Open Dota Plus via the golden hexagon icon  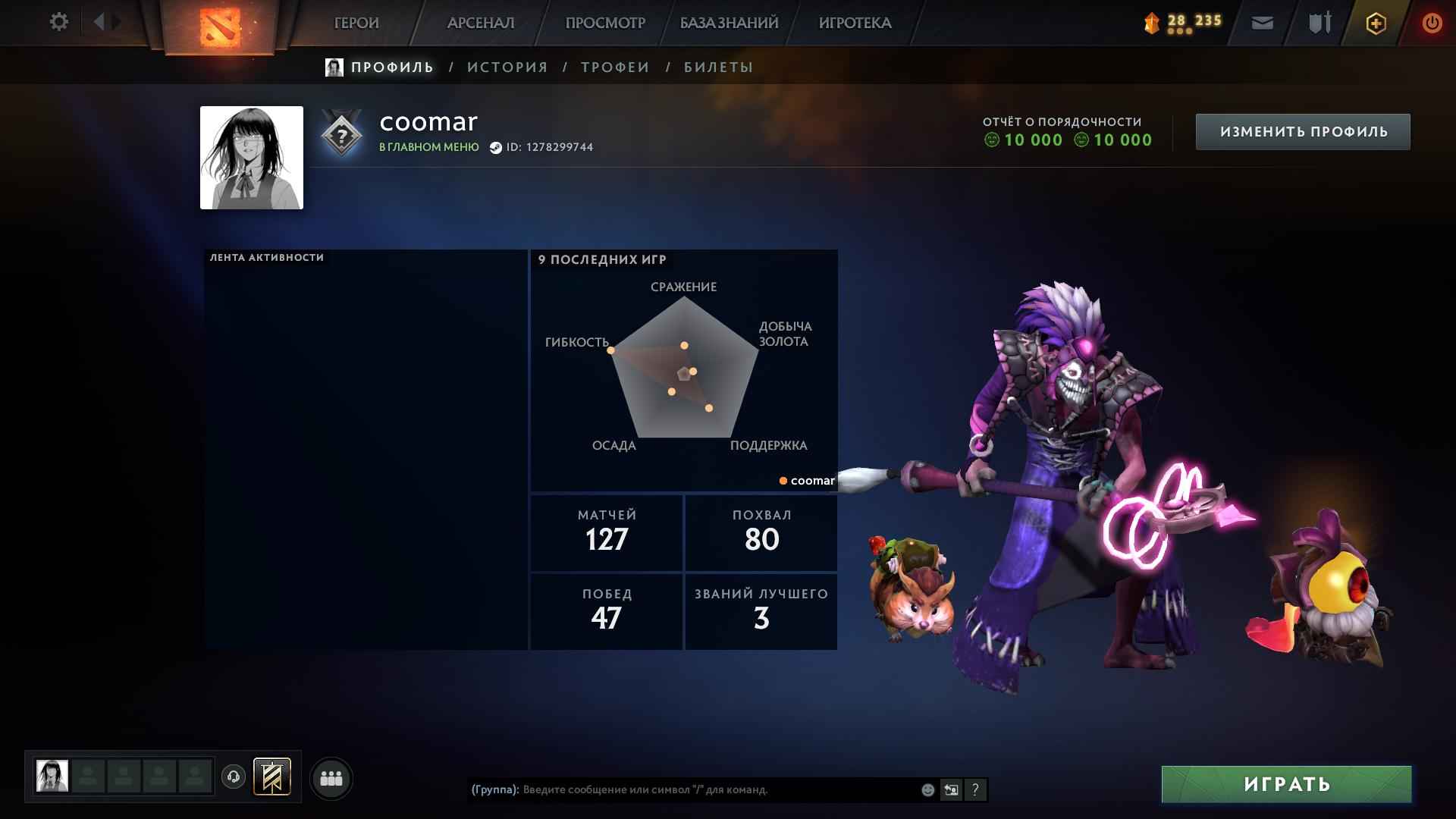1376,23
